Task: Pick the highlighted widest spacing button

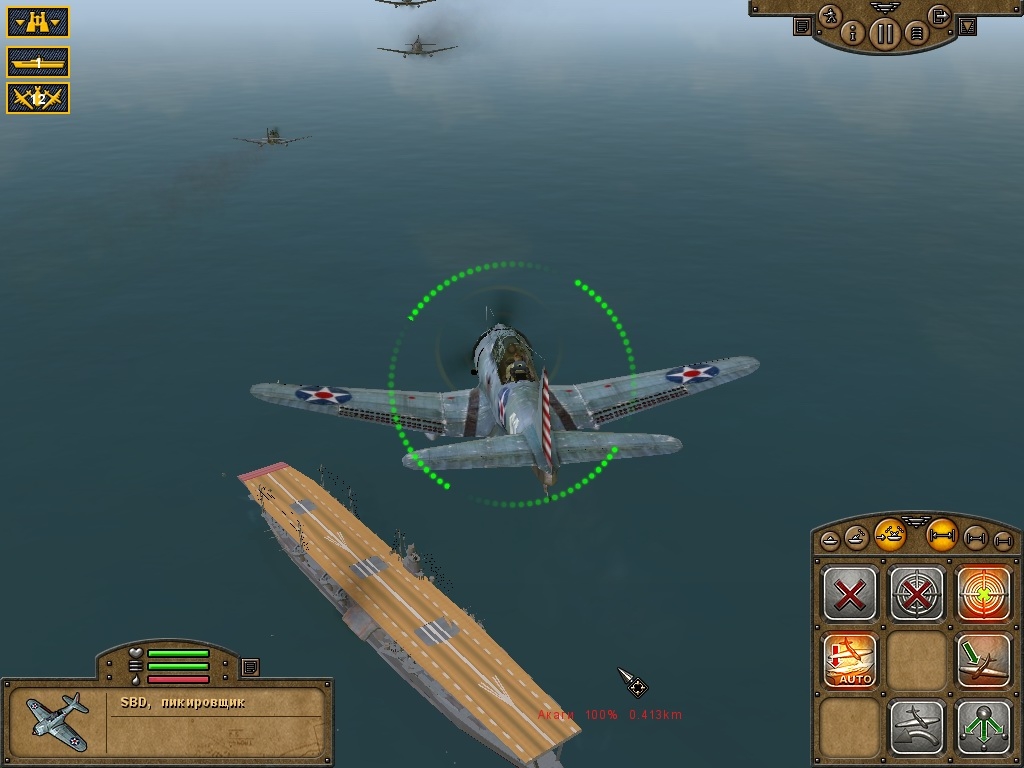Action: (941, 534)
